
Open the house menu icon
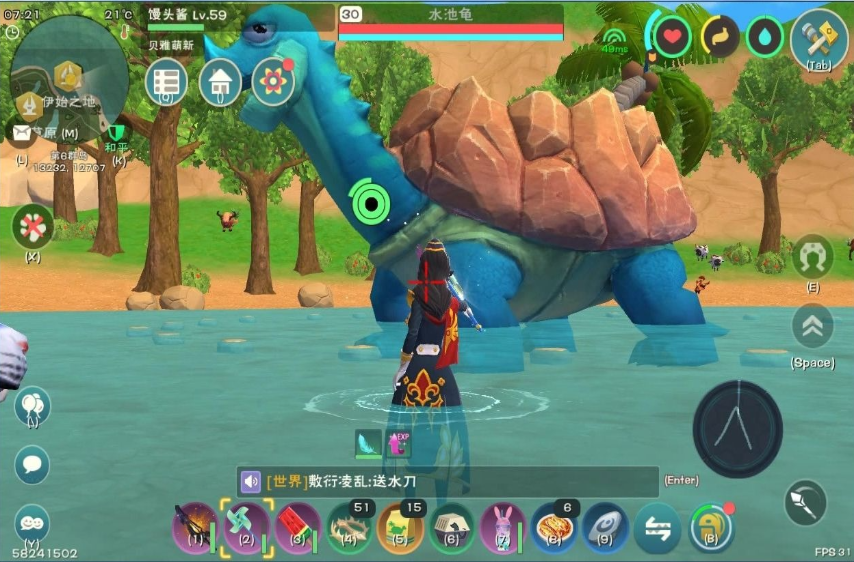[x=220, y=82]
